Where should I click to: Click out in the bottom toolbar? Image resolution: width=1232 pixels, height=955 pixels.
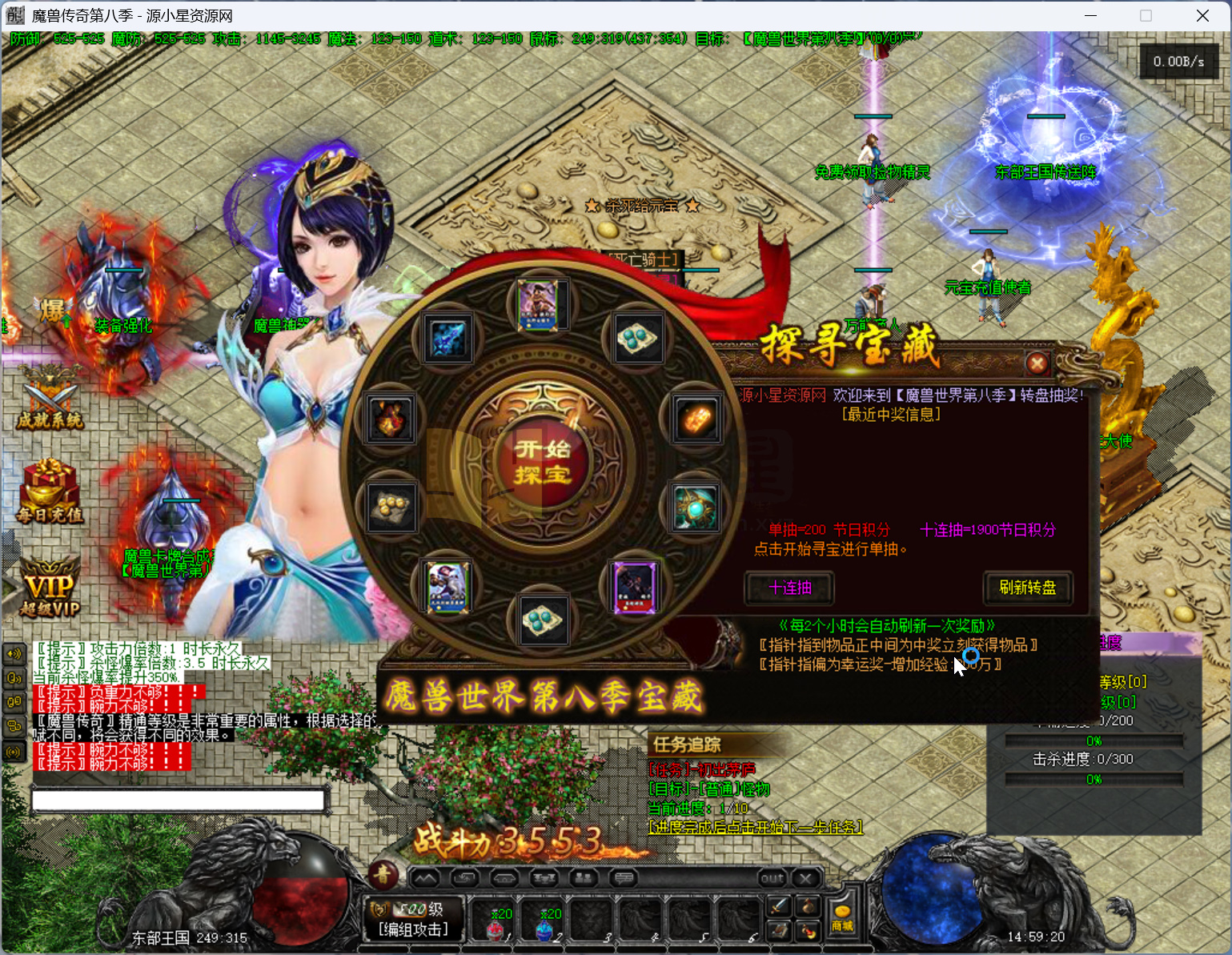click(771, 877)
